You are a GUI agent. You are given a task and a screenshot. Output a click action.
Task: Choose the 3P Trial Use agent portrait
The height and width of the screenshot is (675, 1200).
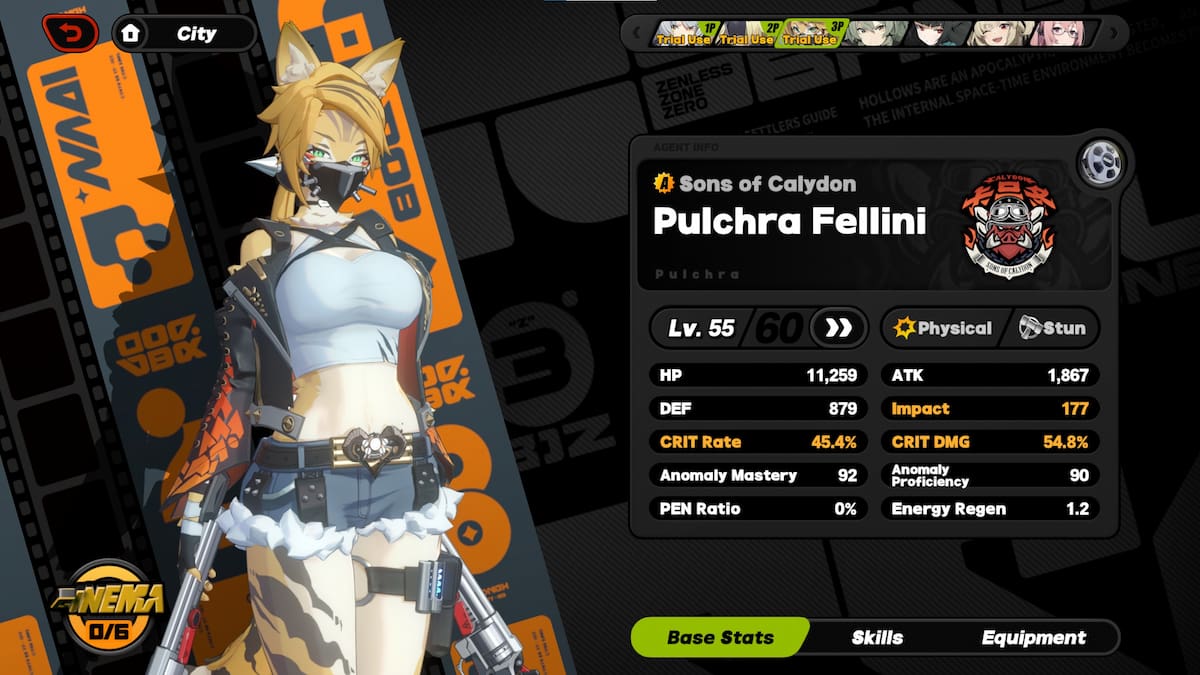pos(811,33)
